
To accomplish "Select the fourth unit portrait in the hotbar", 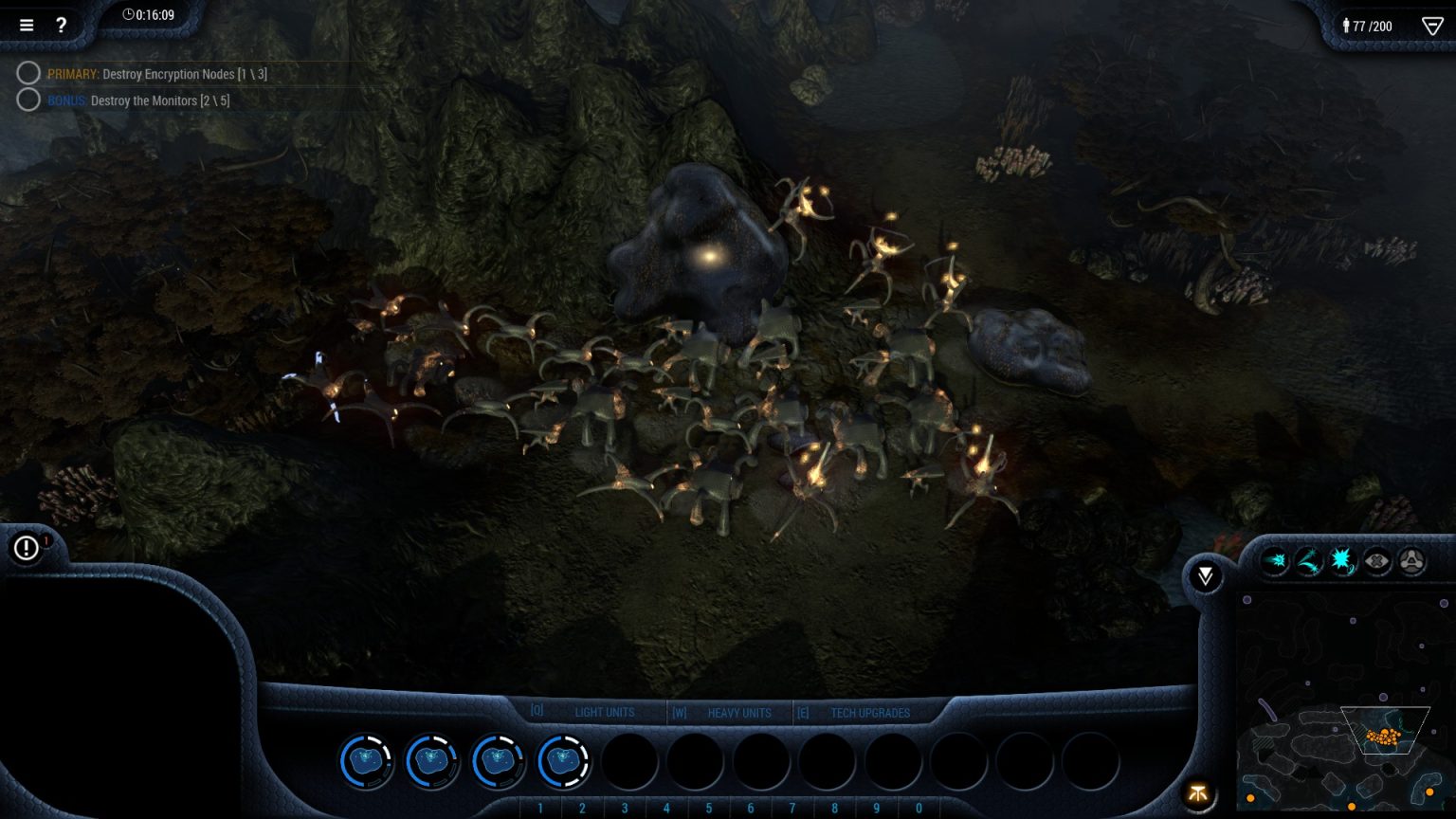I will point(564,761).
